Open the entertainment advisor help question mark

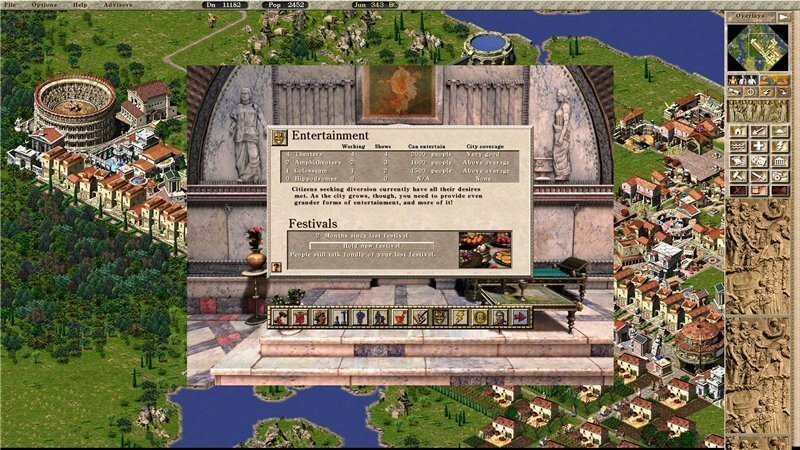coord(276,268)
